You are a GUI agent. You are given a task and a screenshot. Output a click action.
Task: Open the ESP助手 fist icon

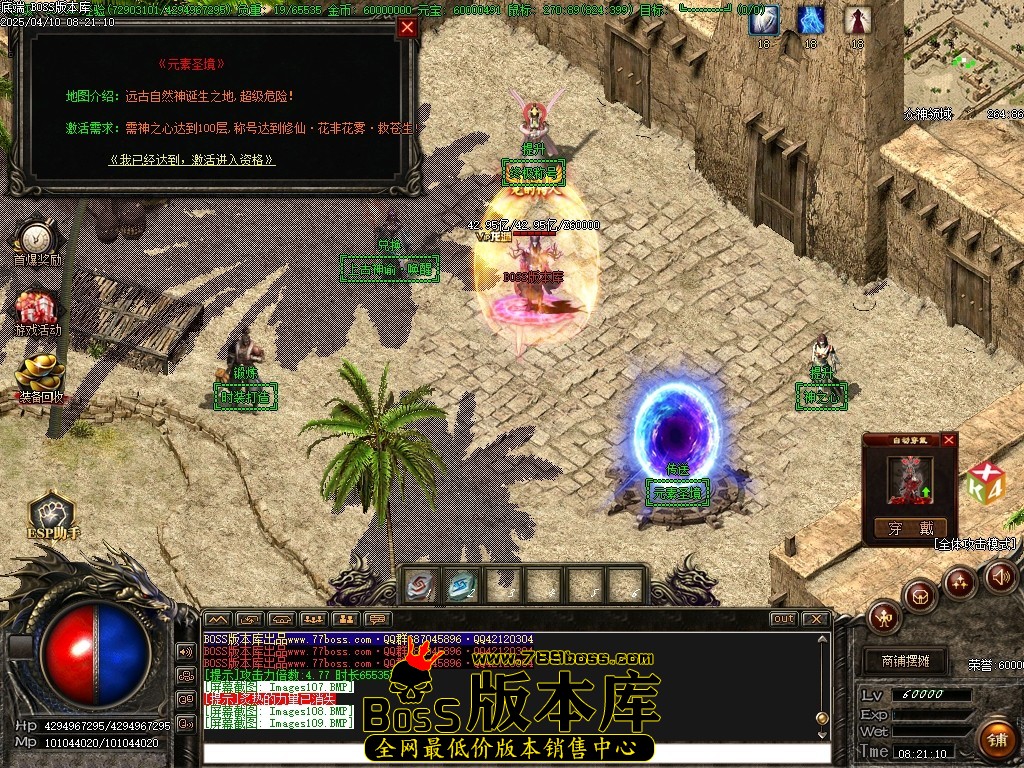[x=52, y=511]
